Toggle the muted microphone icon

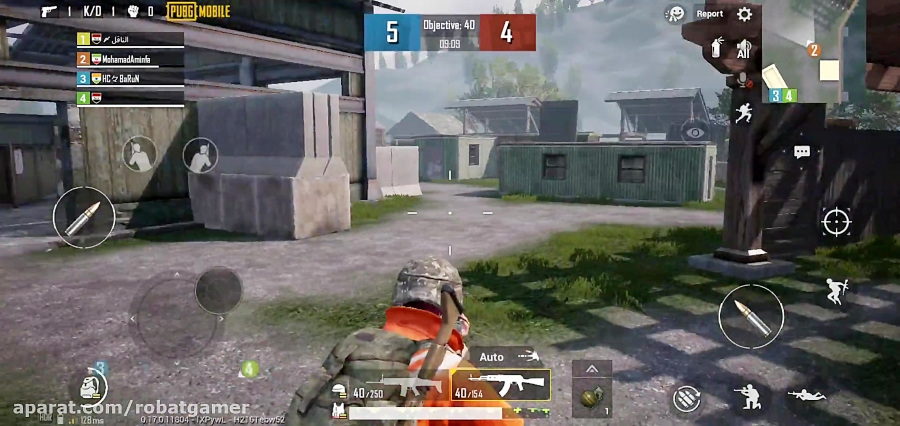pos(742,80)
